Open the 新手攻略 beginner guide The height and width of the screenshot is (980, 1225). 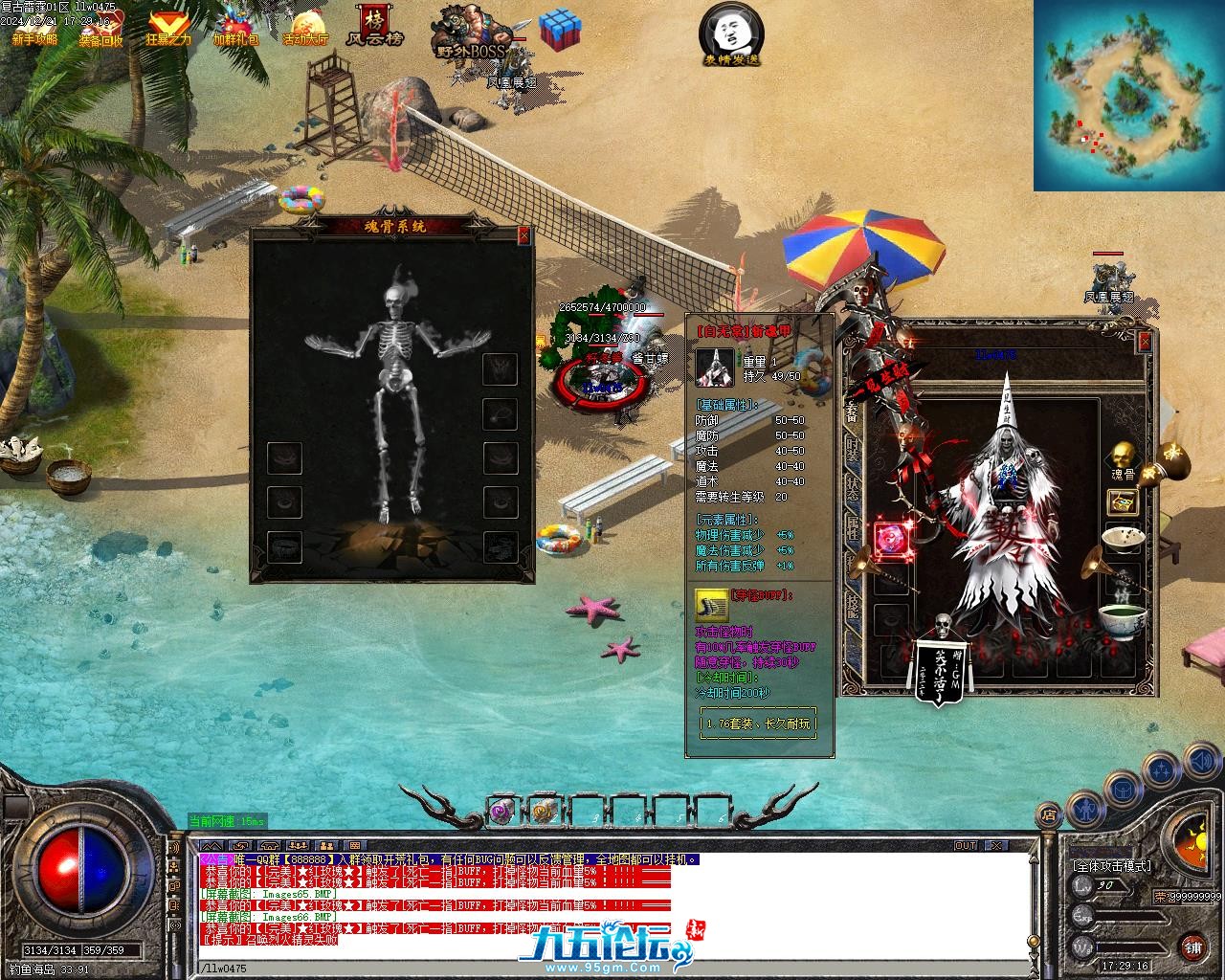pyautogui.click(x=34, y=29)
